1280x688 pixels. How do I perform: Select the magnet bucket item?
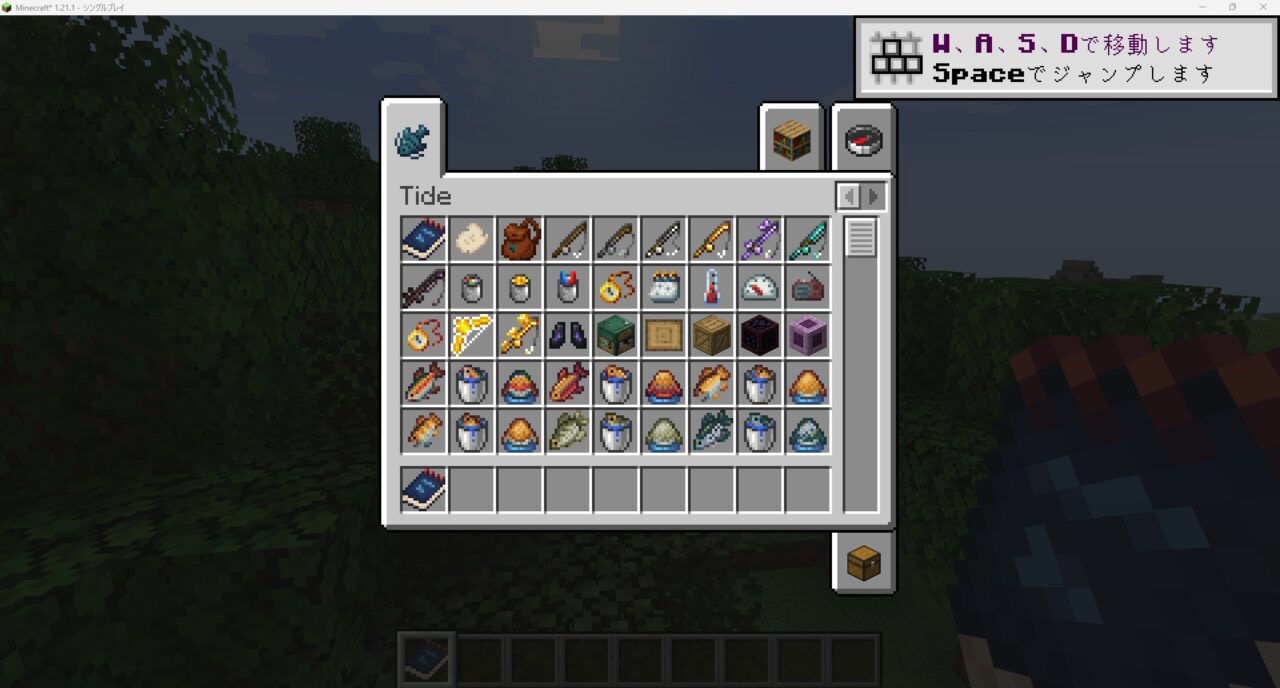(568, 288)
